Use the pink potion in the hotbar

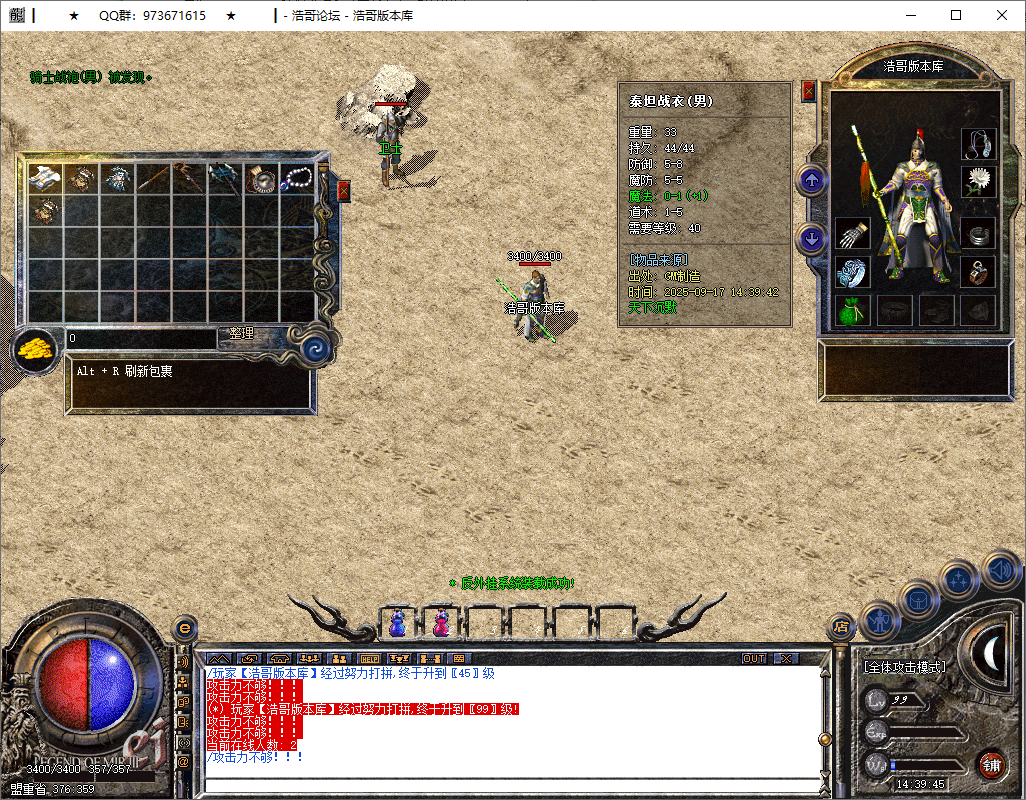click(x=441, y=622)
